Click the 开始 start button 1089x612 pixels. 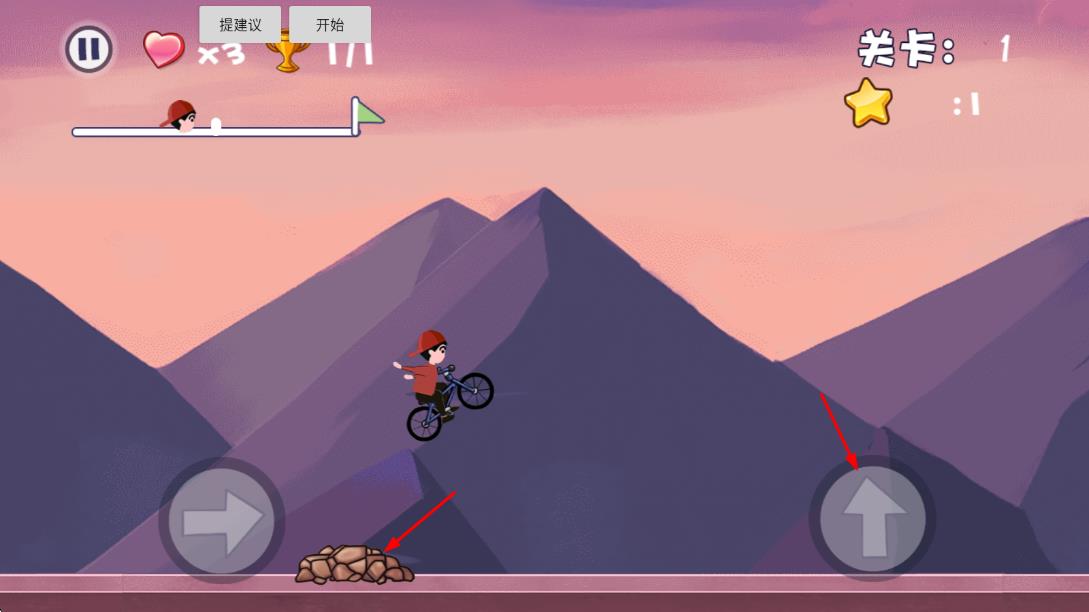[330, 25]
